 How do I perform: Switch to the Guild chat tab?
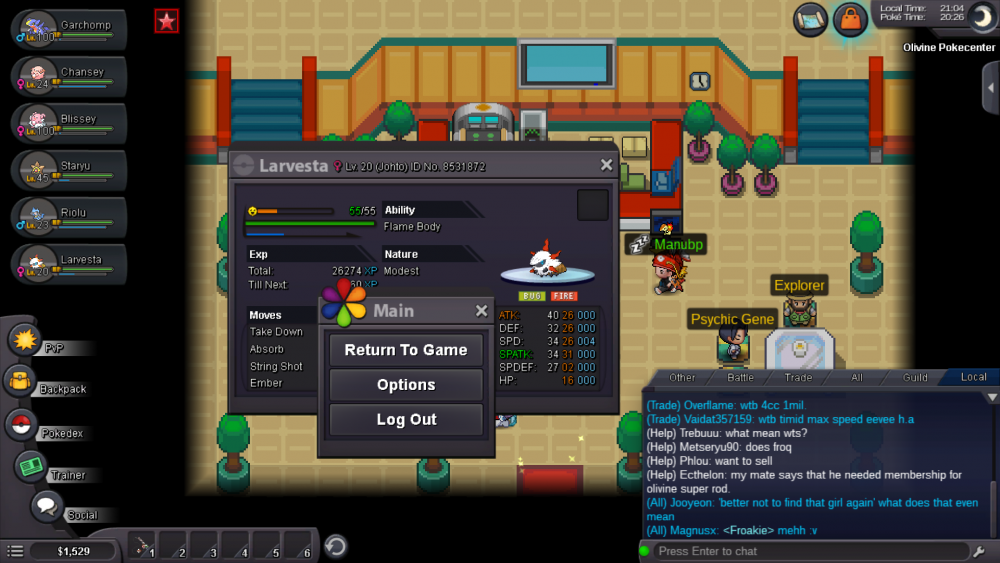(x=915, y=377)
